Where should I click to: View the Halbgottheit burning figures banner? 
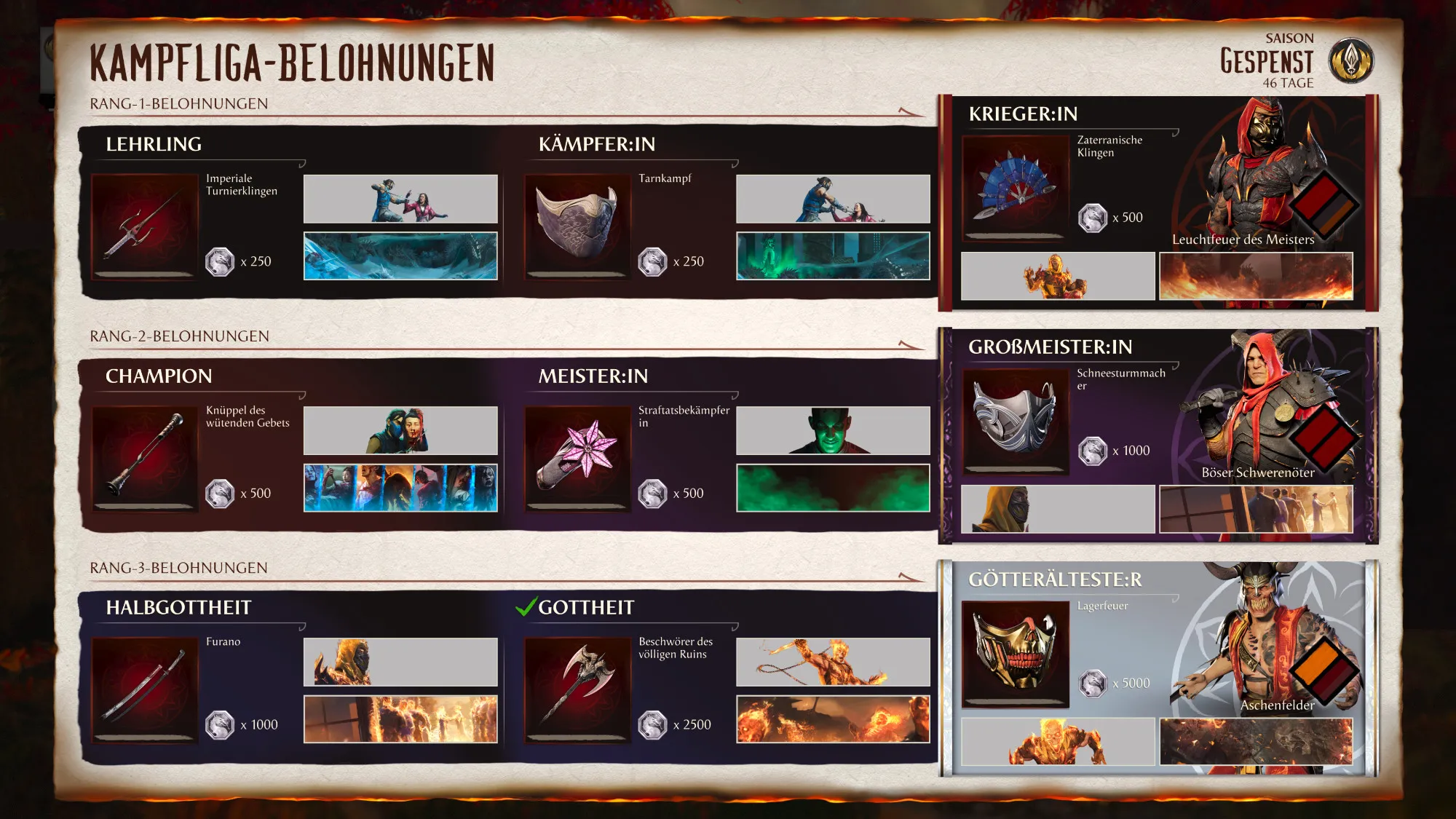tap(400, 719)
